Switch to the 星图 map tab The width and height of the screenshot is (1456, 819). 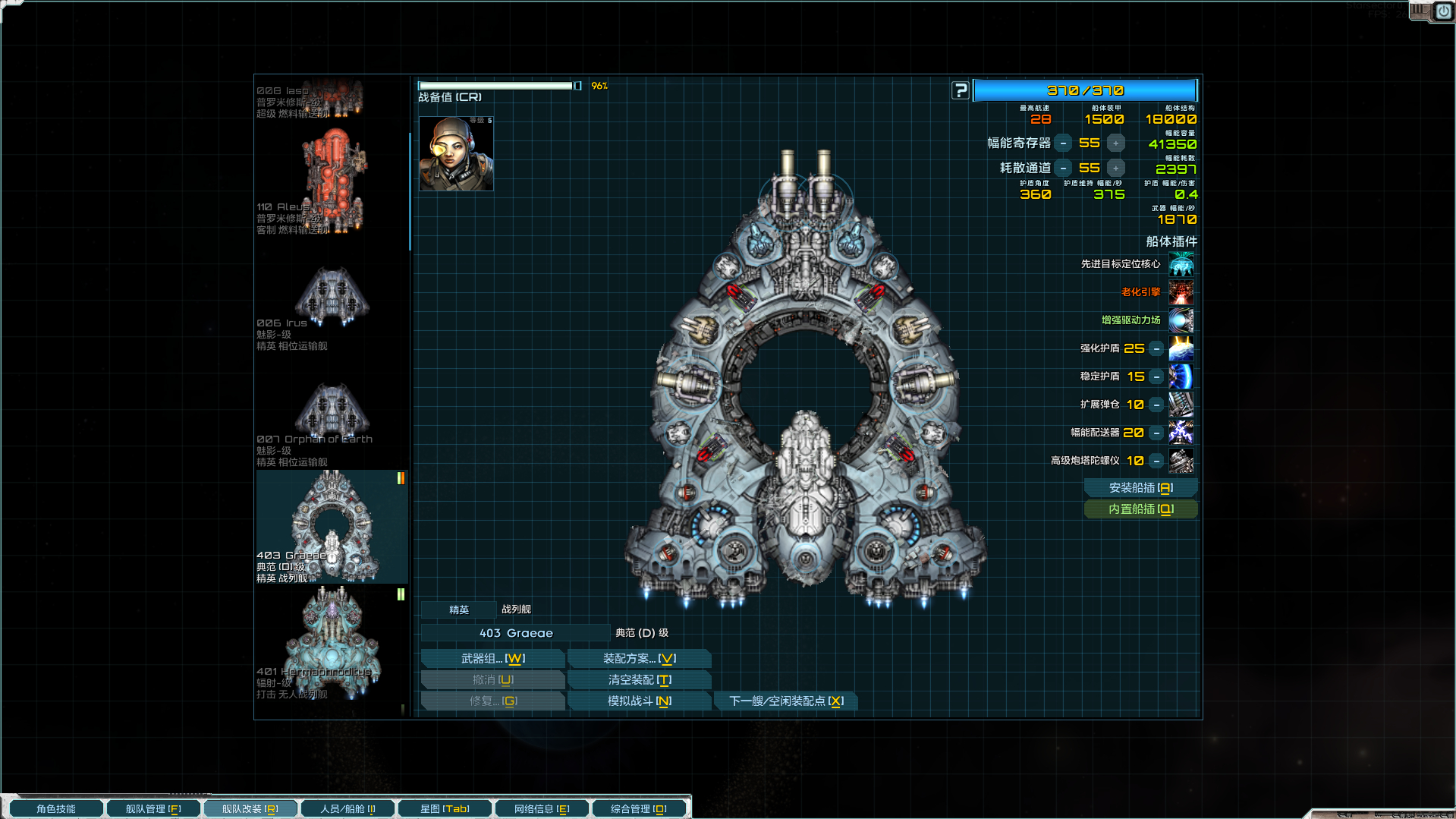(x=445, y=809)
